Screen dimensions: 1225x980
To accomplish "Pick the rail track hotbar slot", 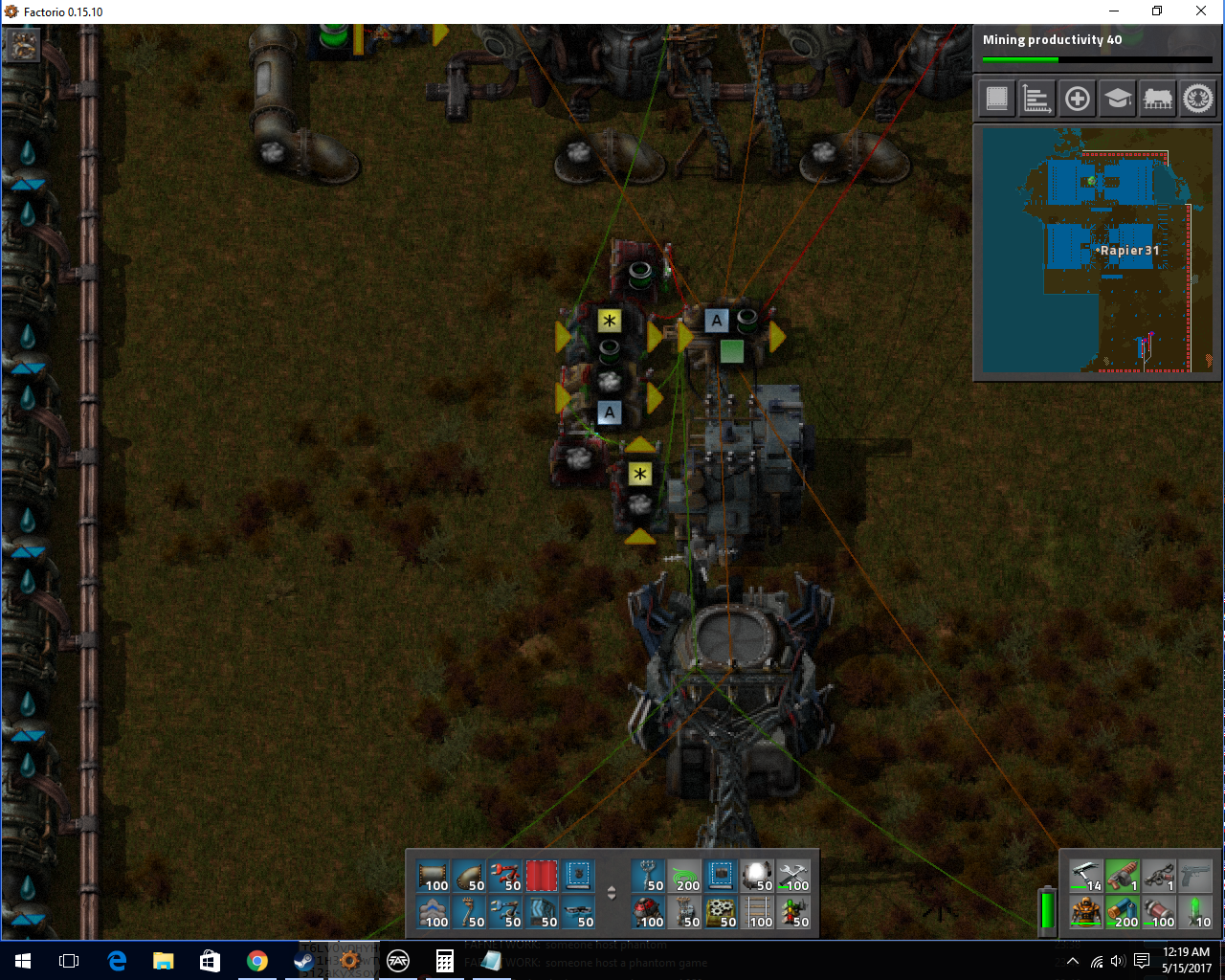I will click(759, 912).
